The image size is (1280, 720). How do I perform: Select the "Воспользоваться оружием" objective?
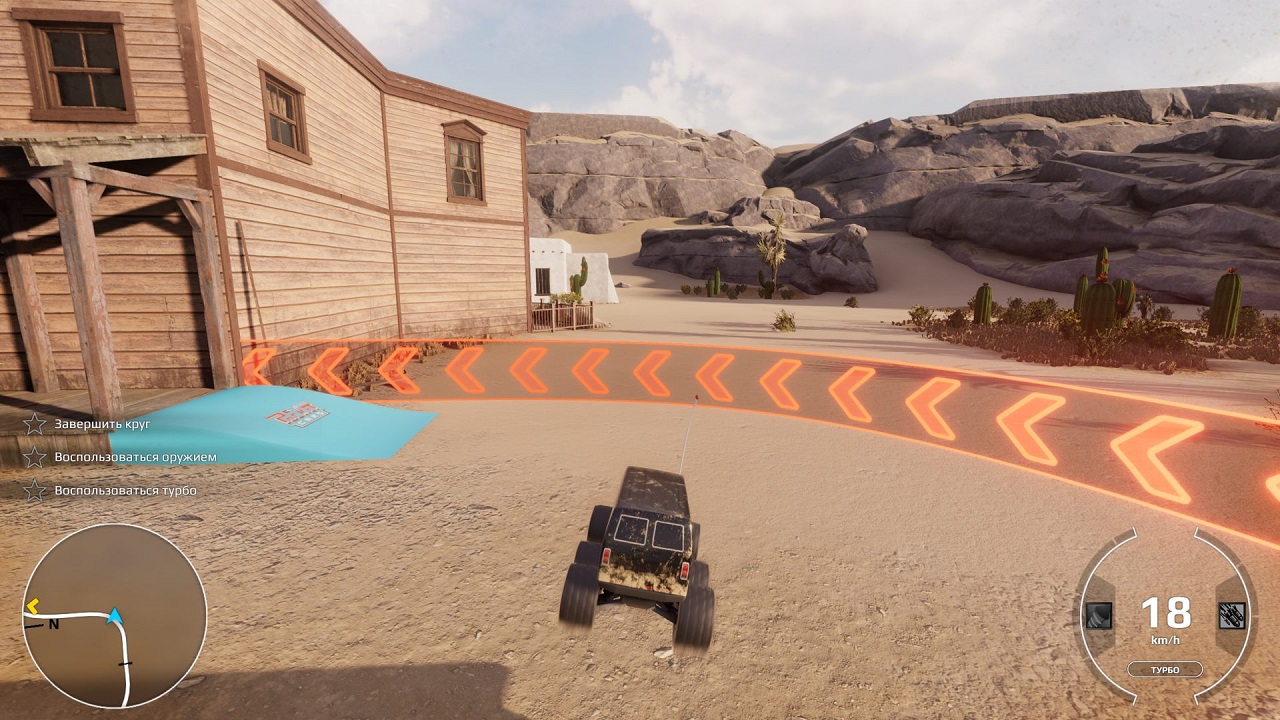point(135,457)
